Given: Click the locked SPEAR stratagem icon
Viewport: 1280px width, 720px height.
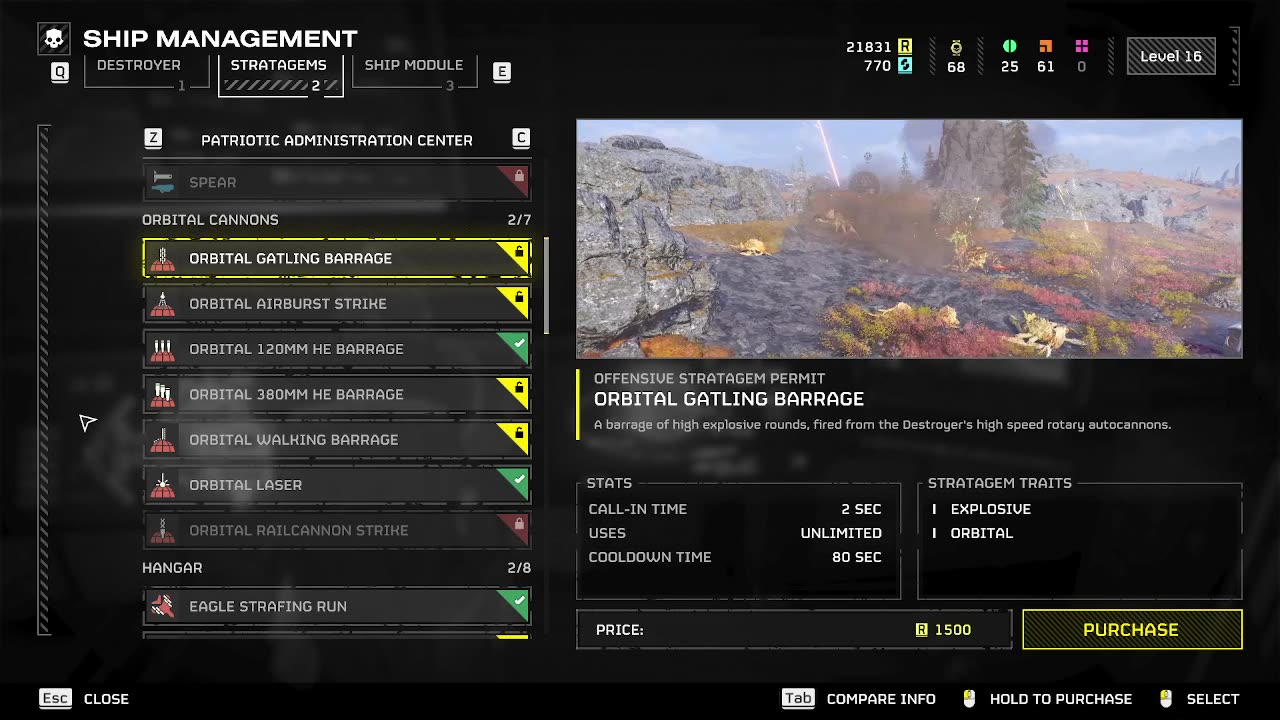Looking at the screenshot, I should click(x=164, y=182).
